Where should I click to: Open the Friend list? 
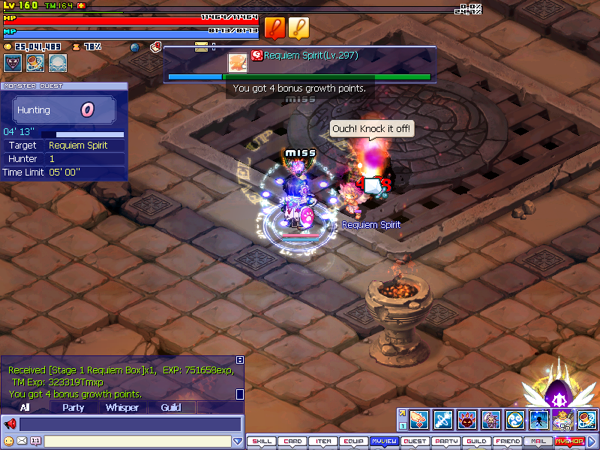tap(508, 441)
